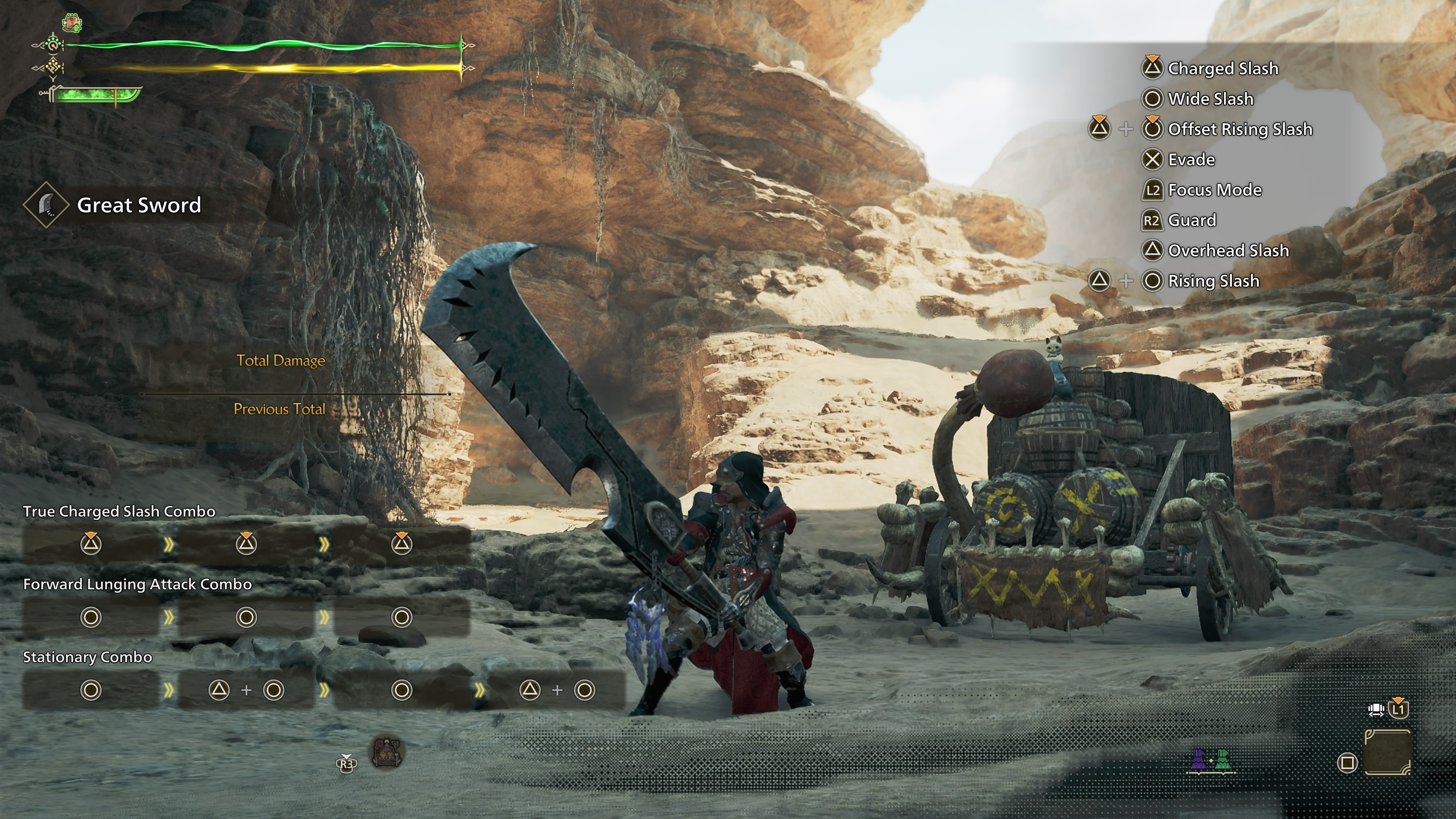Open the empty item slot frame
1456x819 pixels.
click(1387, 752)
